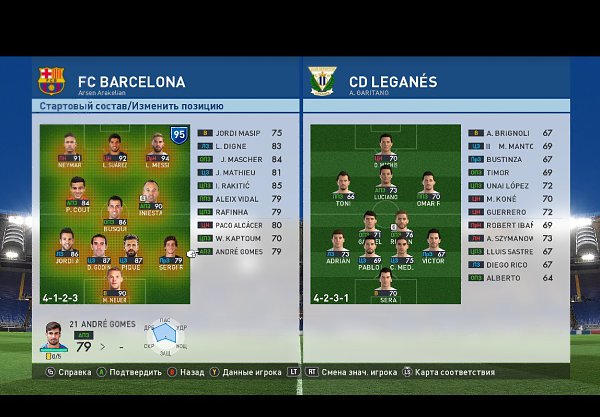Viewport: 600px width, 417px height.
Task: Select Neymar on the Barcelona pitch
Action: [x=69, y=148]
